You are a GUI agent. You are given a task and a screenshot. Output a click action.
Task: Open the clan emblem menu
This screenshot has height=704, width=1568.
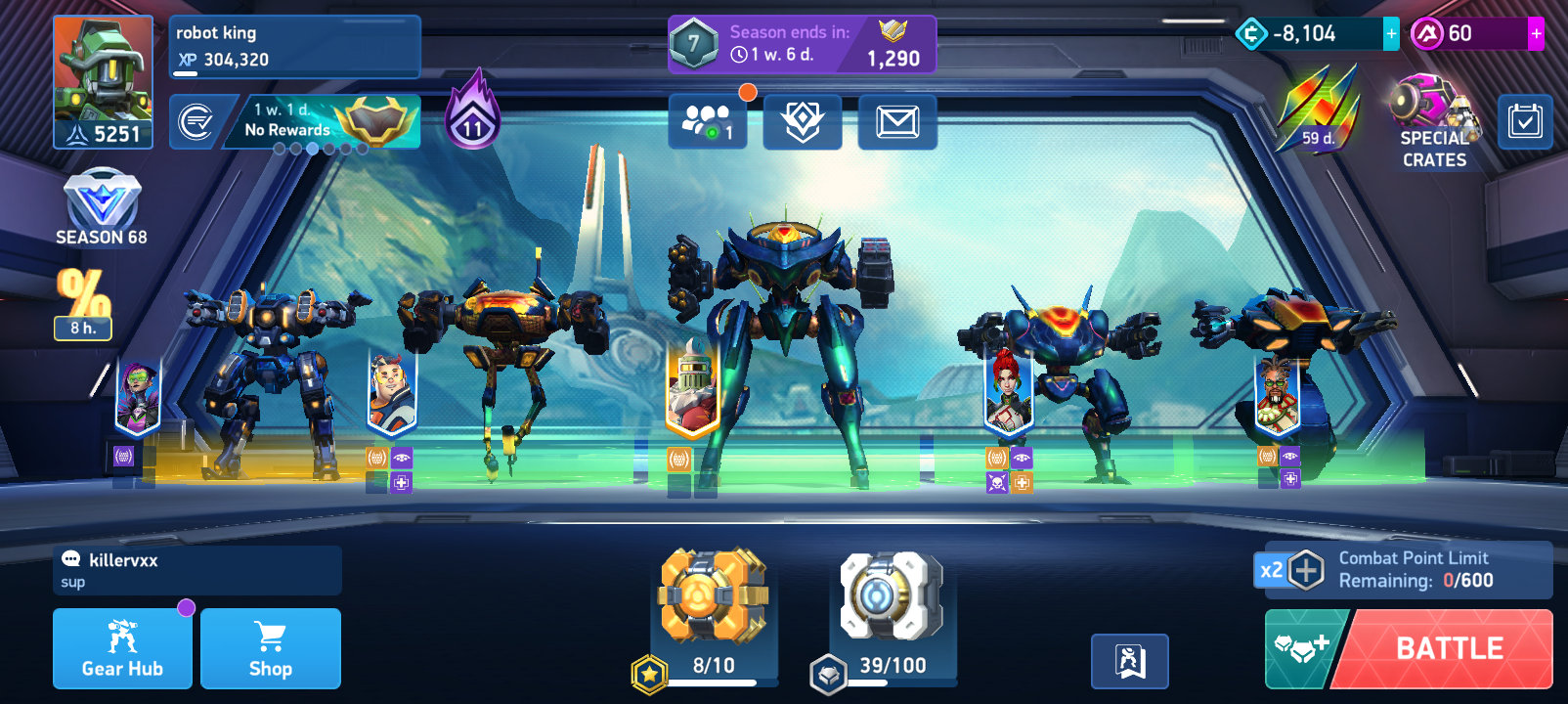(803, 122)
